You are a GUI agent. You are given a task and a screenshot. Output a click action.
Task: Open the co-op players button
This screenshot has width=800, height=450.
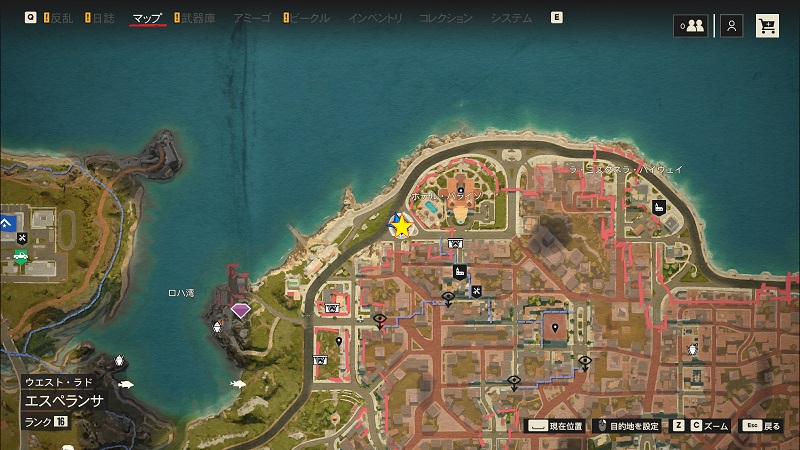[x=691, y=26]
